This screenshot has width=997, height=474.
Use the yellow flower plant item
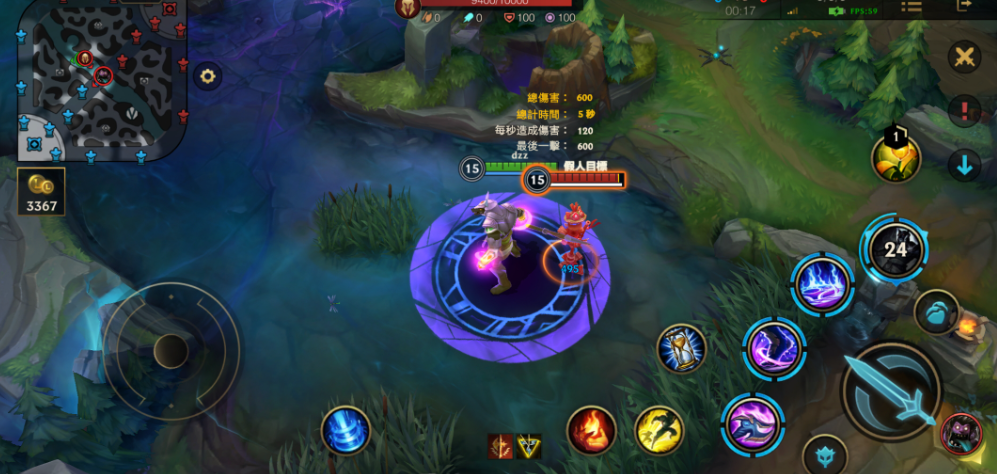pos(895,158)
